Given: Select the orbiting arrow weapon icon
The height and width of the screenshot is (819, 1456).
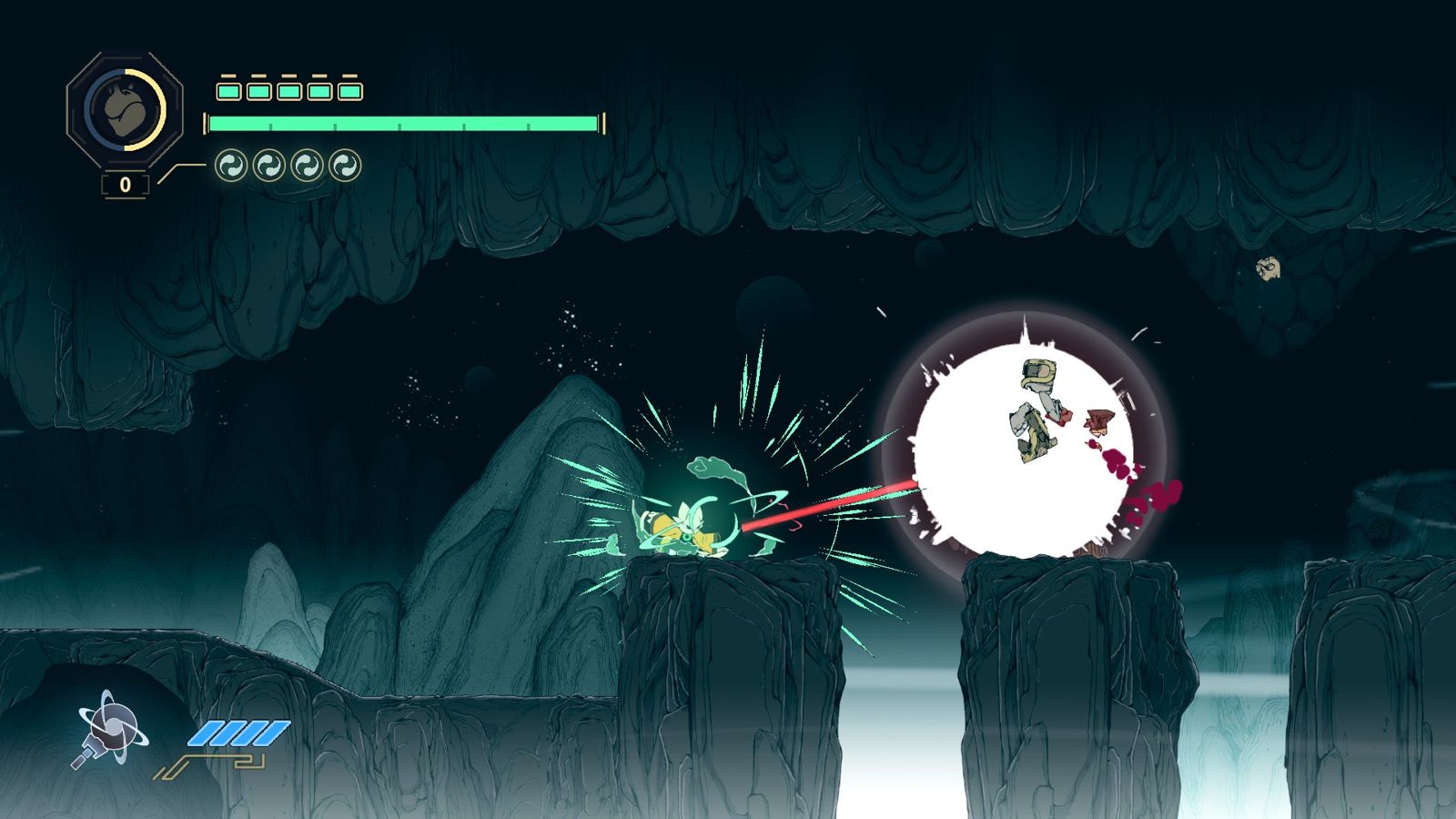Looking at the screenshot, I should pos(109,728).
